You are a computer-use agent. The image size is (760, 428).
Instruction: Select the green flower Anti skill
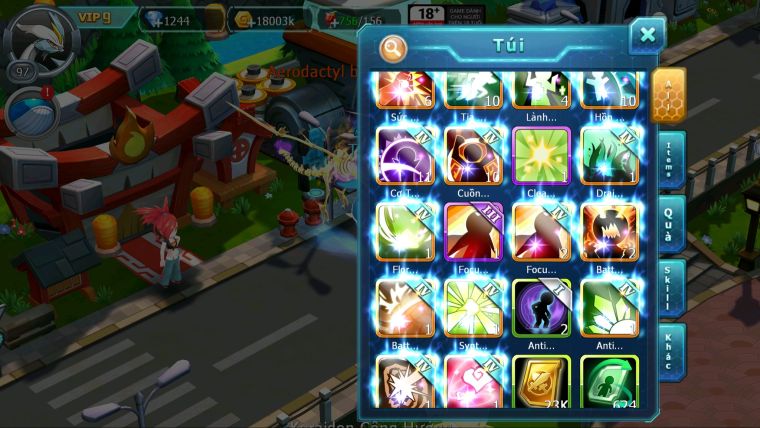[x=609, y=307]
